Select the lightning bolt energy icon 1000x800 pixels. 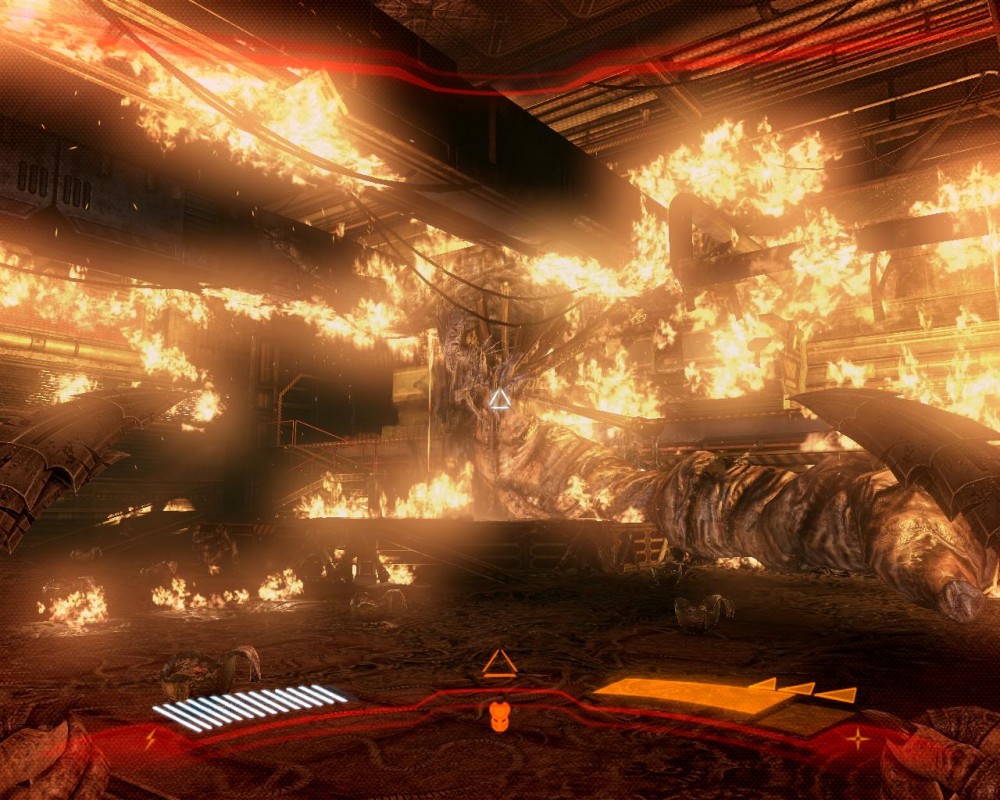pyautogui.click(x=150, y=739)
